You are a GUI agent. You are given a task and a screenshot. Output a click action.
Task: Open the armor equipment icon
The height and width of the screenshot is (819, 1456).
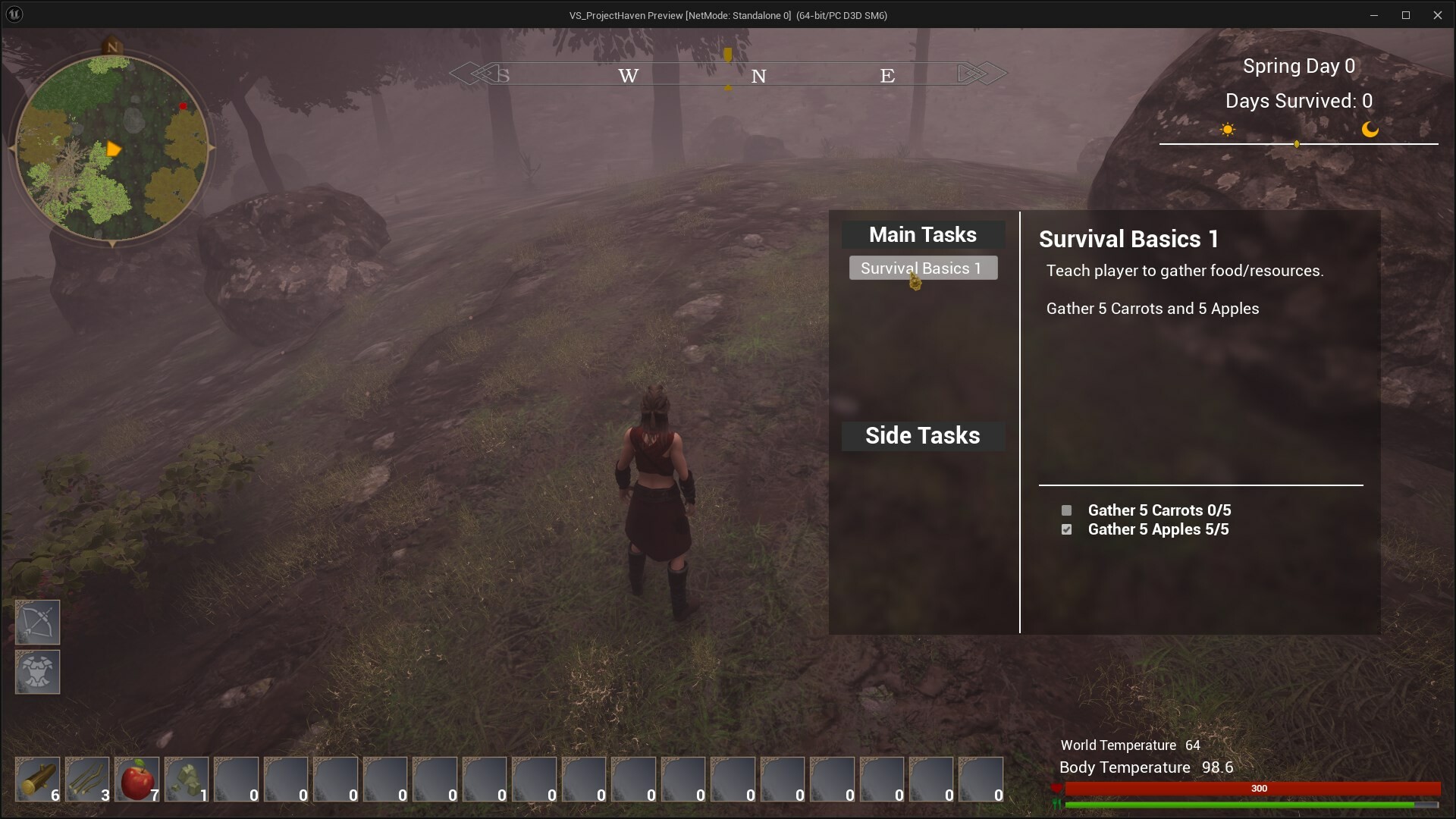coord(37,672)
